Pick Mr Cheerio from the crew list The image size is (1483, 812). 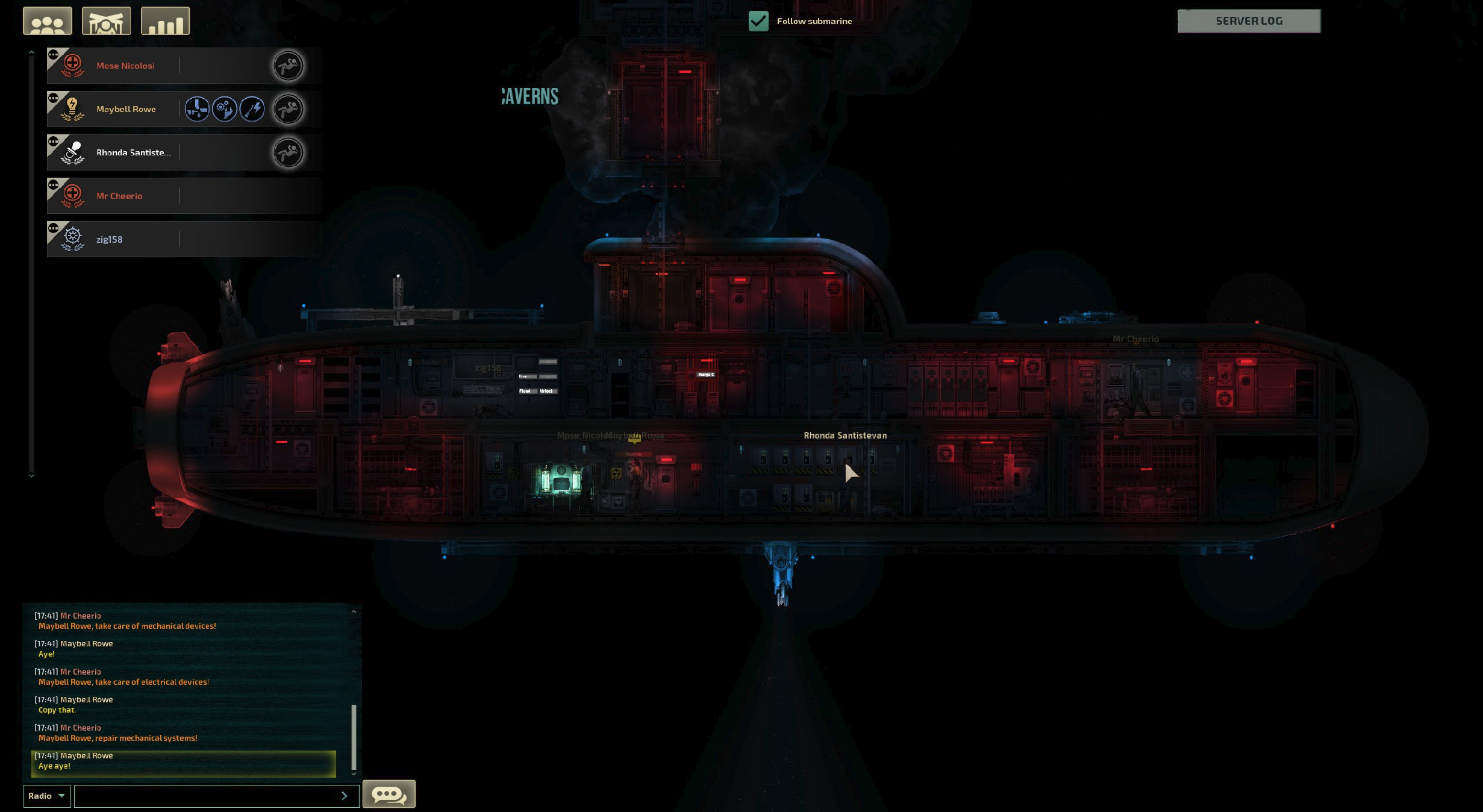tap(119, 196)
